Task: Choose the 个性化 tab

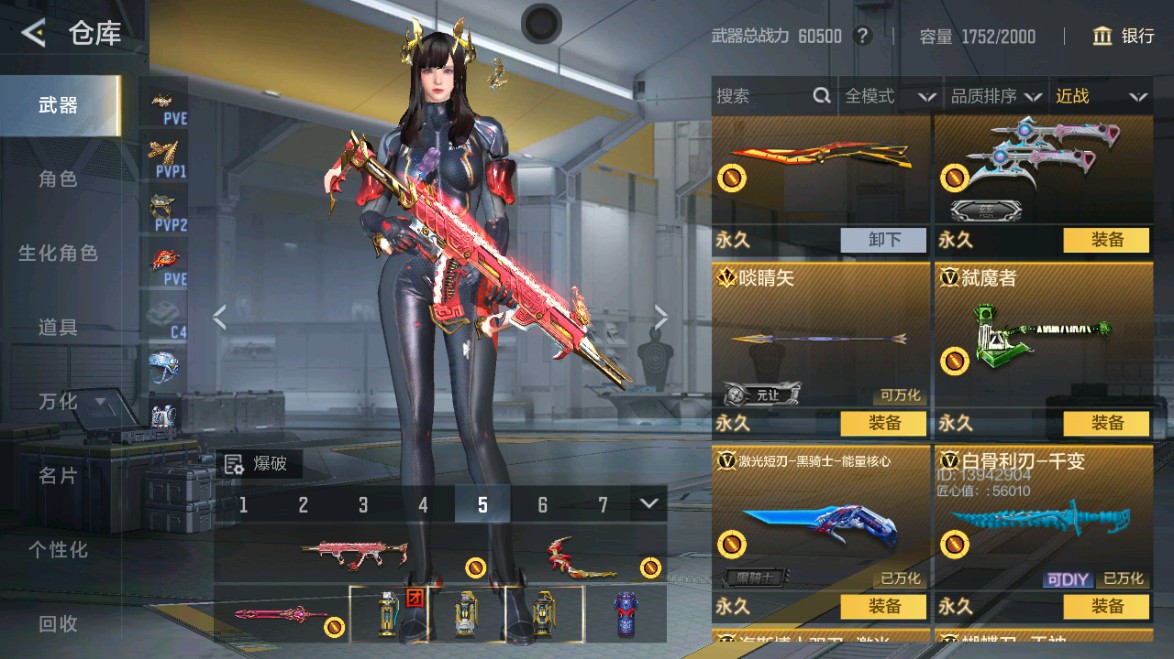Action: pyautogui.click(x=58, y=549)
